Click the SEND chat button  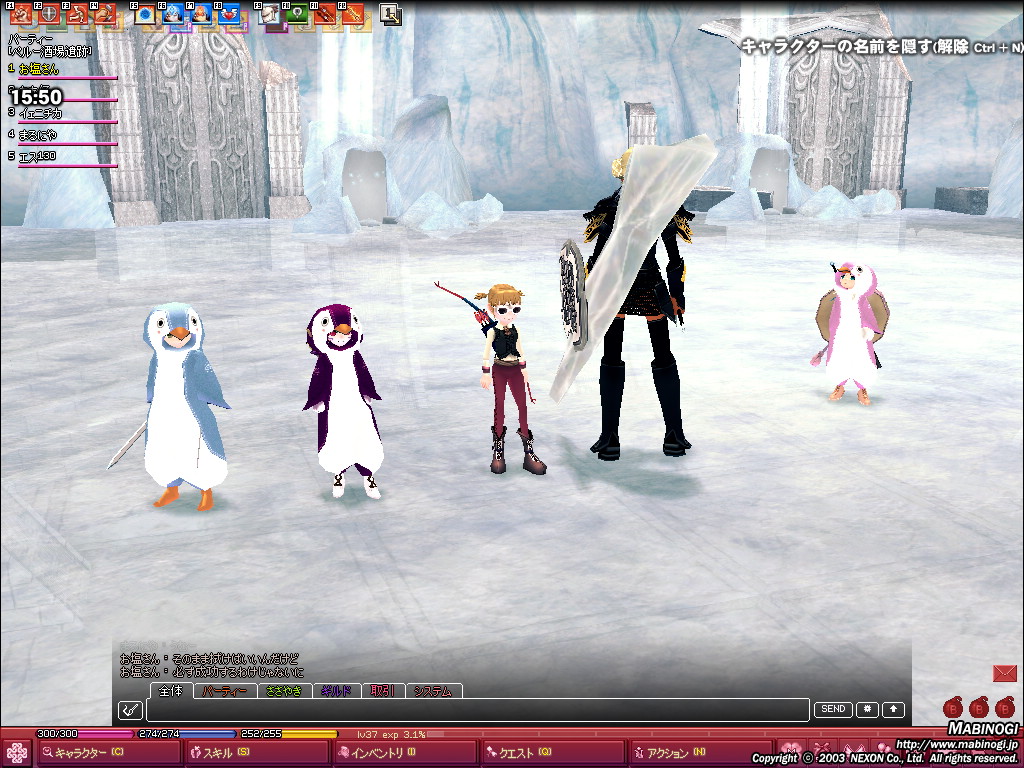(833, 710)
